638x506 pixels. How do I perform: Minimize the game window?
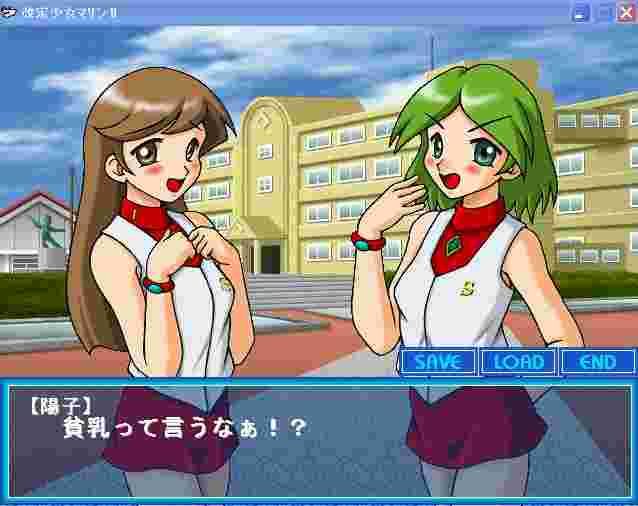click(x=581, y=12)
